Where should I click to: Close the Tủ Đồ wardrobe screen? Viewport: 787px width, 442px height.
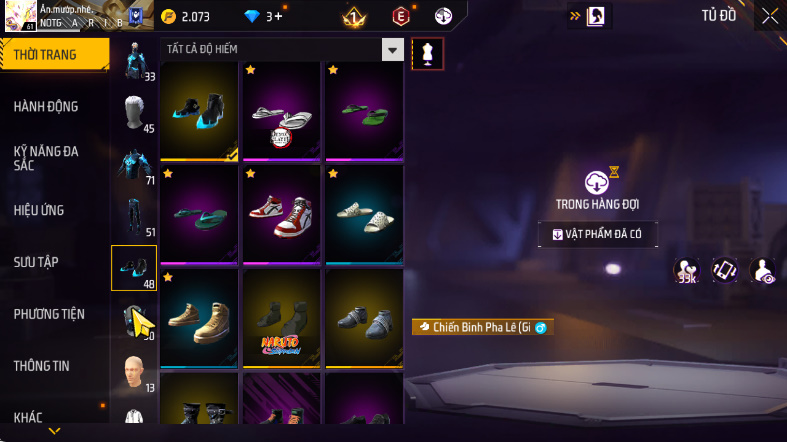click(769, 15)
